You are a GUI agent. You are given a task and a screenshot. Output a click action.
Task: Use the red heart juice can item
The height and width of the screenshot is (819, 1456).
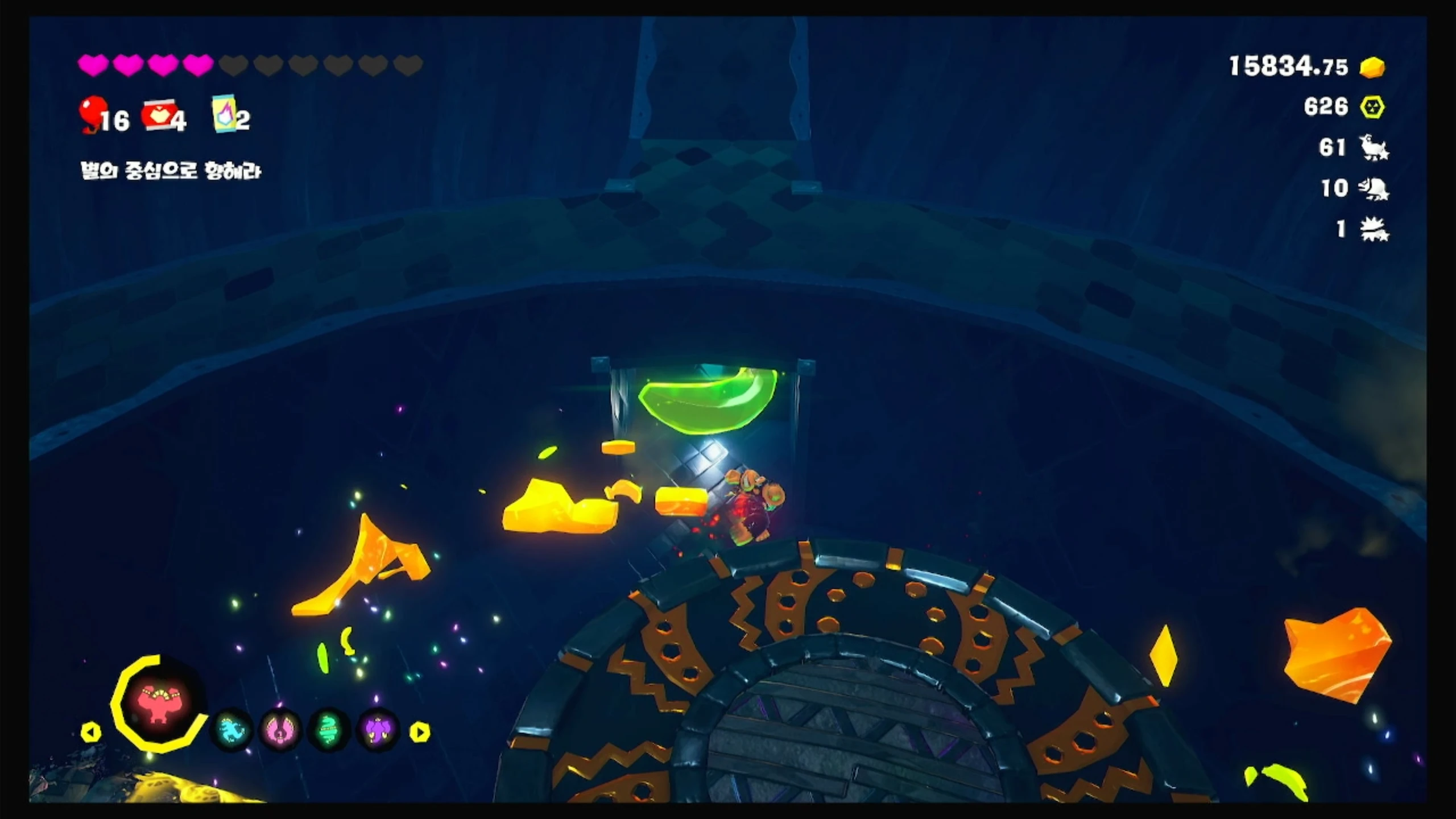pyautogui.click(x=156, y=115)
